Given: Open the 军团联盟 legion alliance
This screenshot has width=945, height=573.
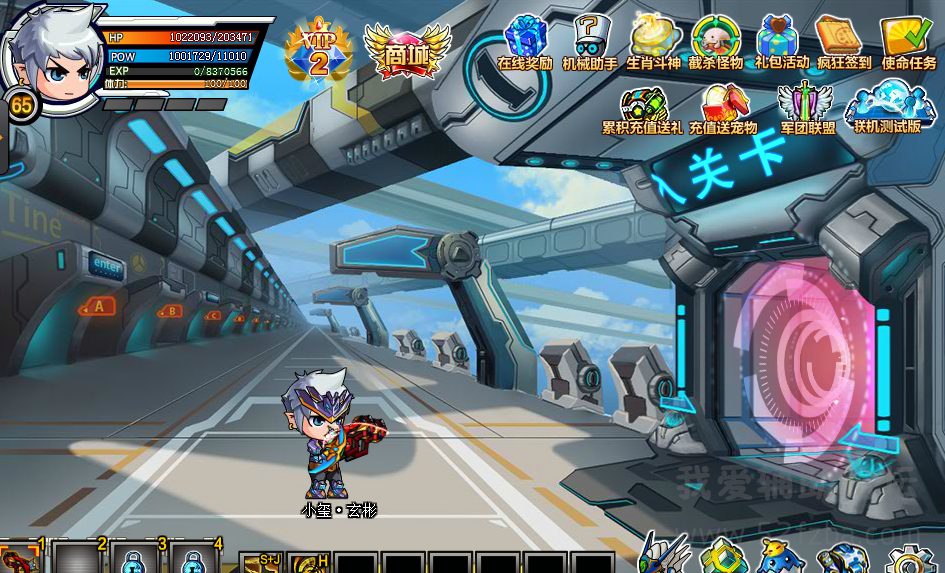Looking at the screenshot, I should (x=807, y=108).
